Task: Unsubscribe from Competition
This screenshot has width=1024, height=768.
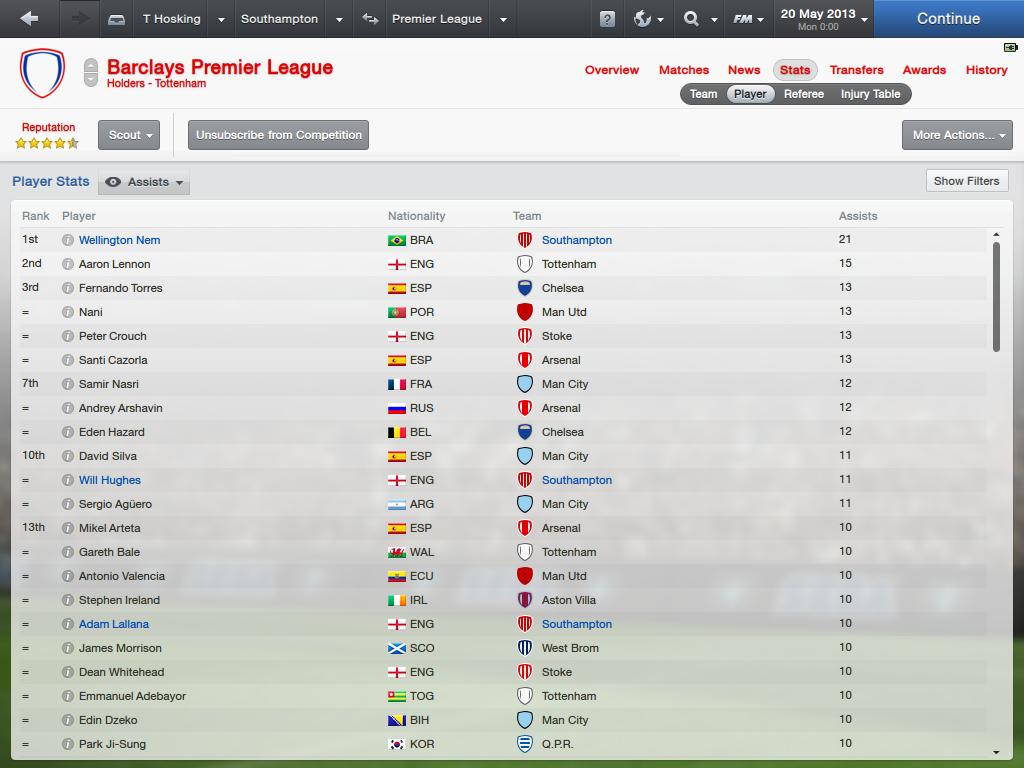Action: point(279,135)
